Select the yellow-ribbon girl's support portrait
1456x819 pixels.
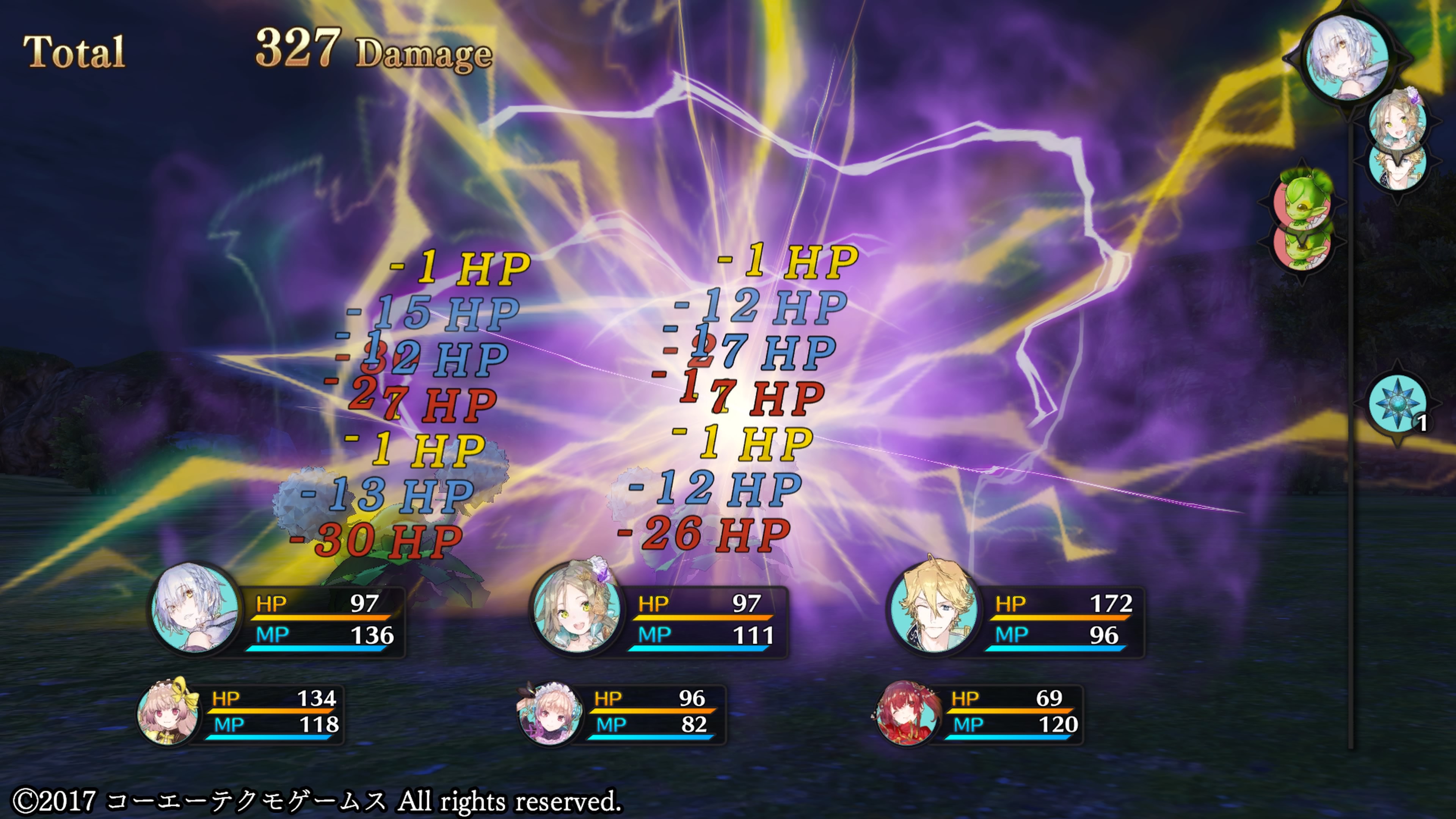pyautogui.click(x=168, y=712)
